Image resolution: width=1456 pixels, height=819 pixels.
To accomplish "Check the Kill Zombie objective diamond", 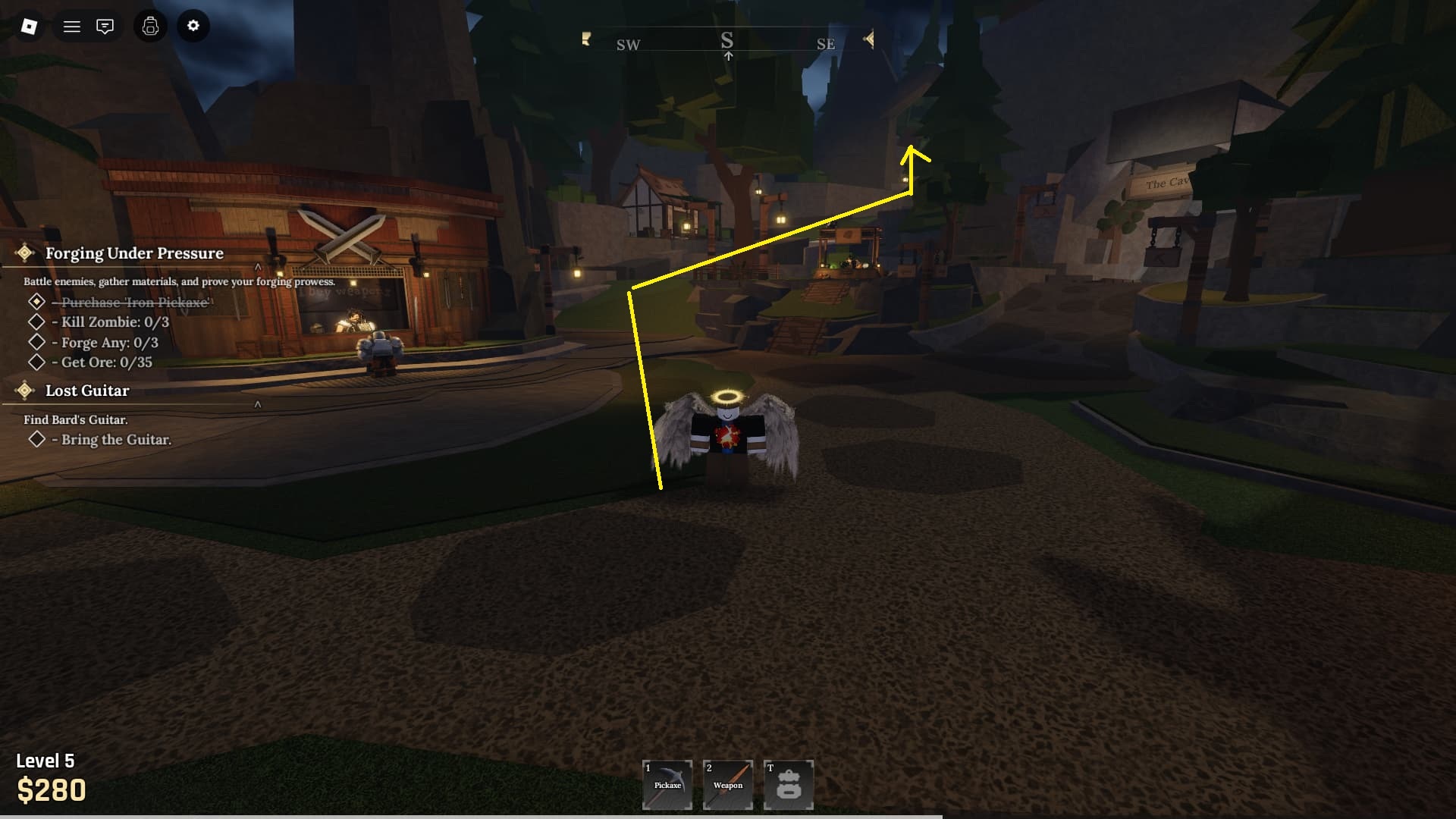I will point(36,322).
